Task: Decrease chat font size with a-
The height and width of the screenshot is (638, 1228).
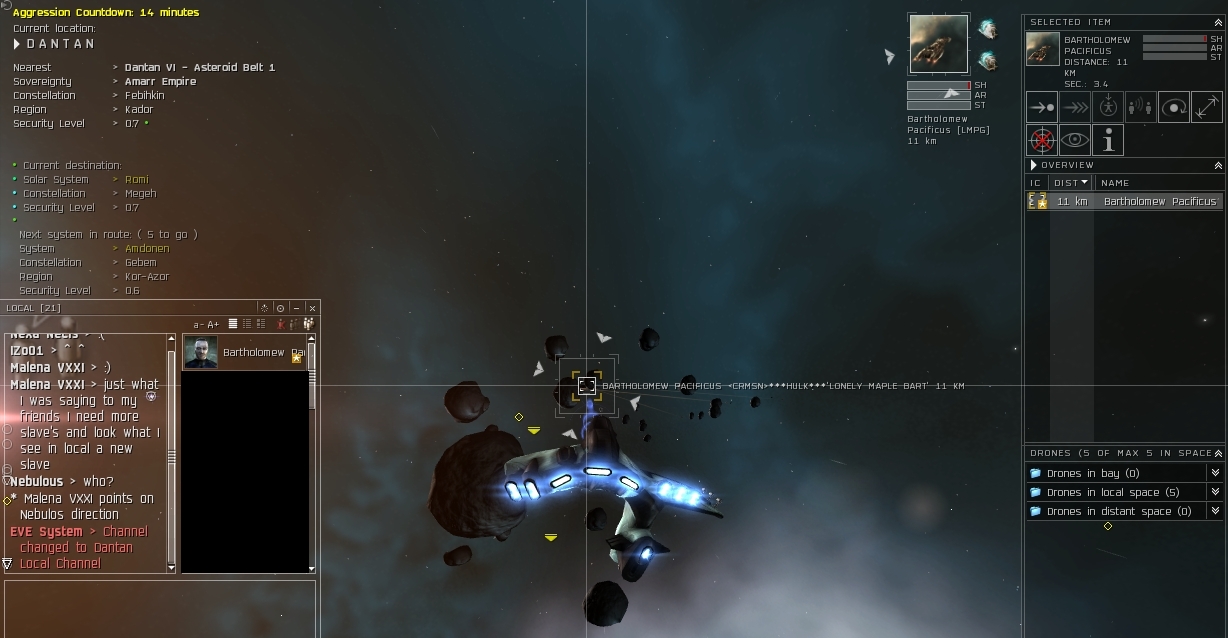Action: [199, 324]
